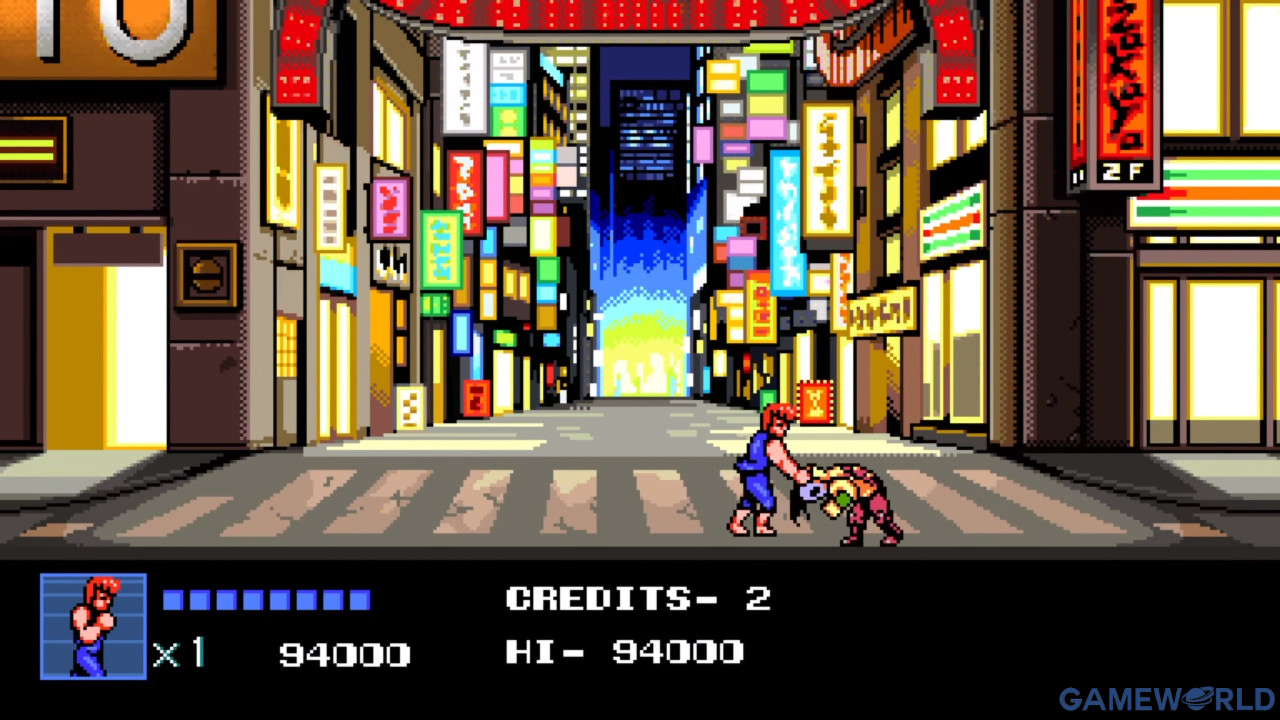This screenshot has width=1280, height=720.
Task: Click the blue health bar gauge
Action: (x=265, y=597)
